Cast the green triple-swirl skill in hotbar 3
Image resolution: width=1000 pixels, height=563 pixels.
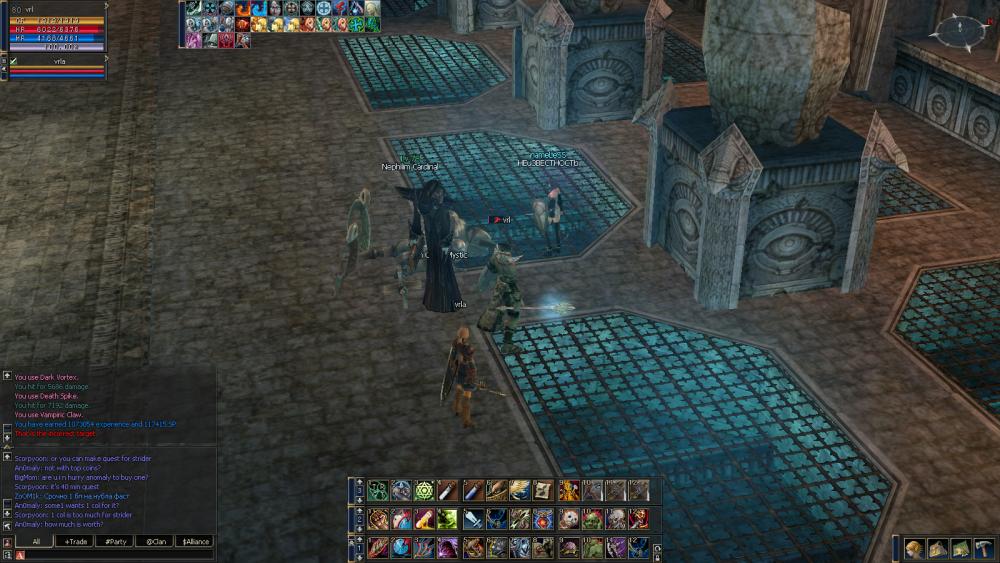378,490
